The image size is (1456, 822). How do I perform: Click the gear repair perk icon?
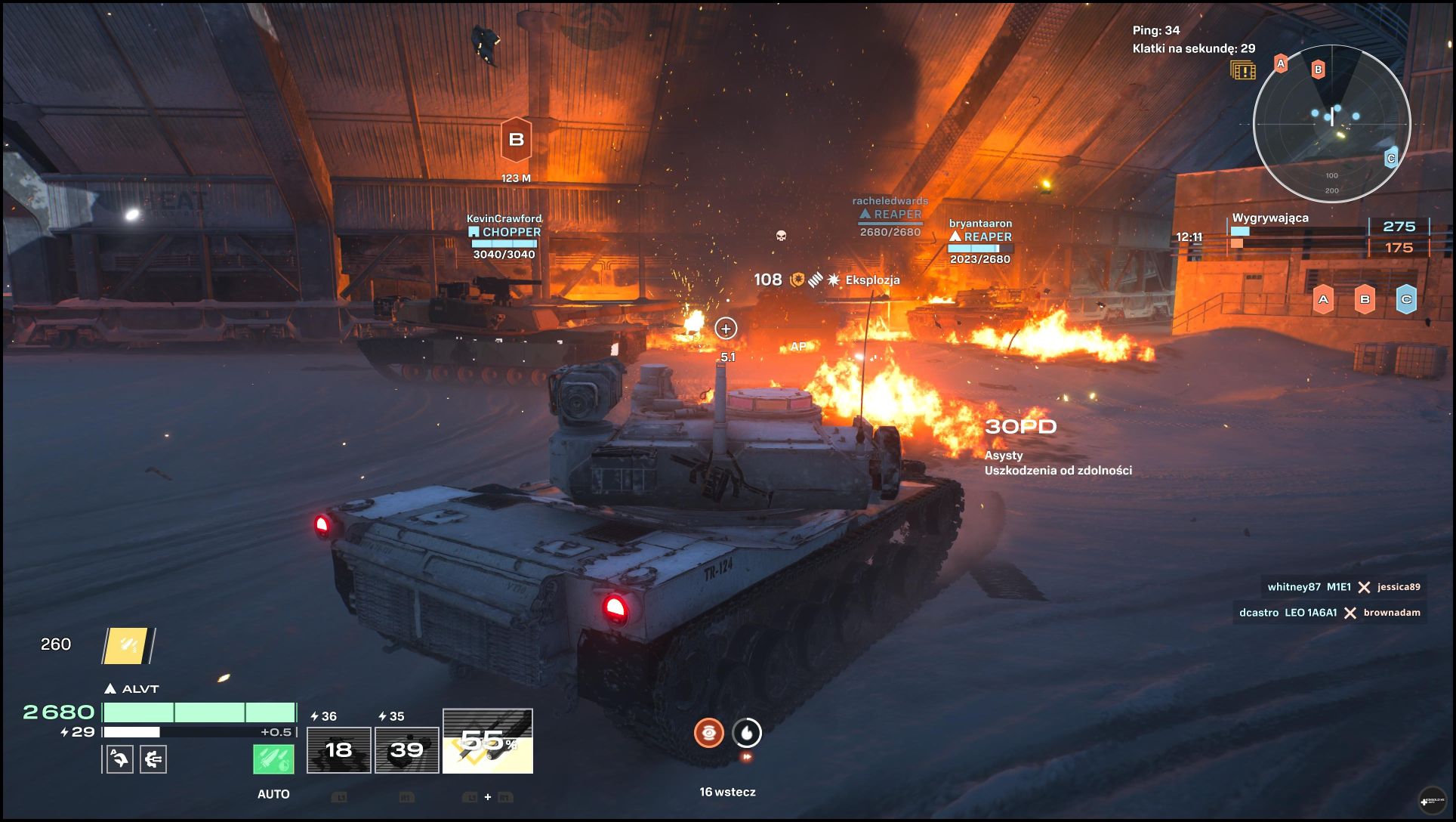point(153,759)
